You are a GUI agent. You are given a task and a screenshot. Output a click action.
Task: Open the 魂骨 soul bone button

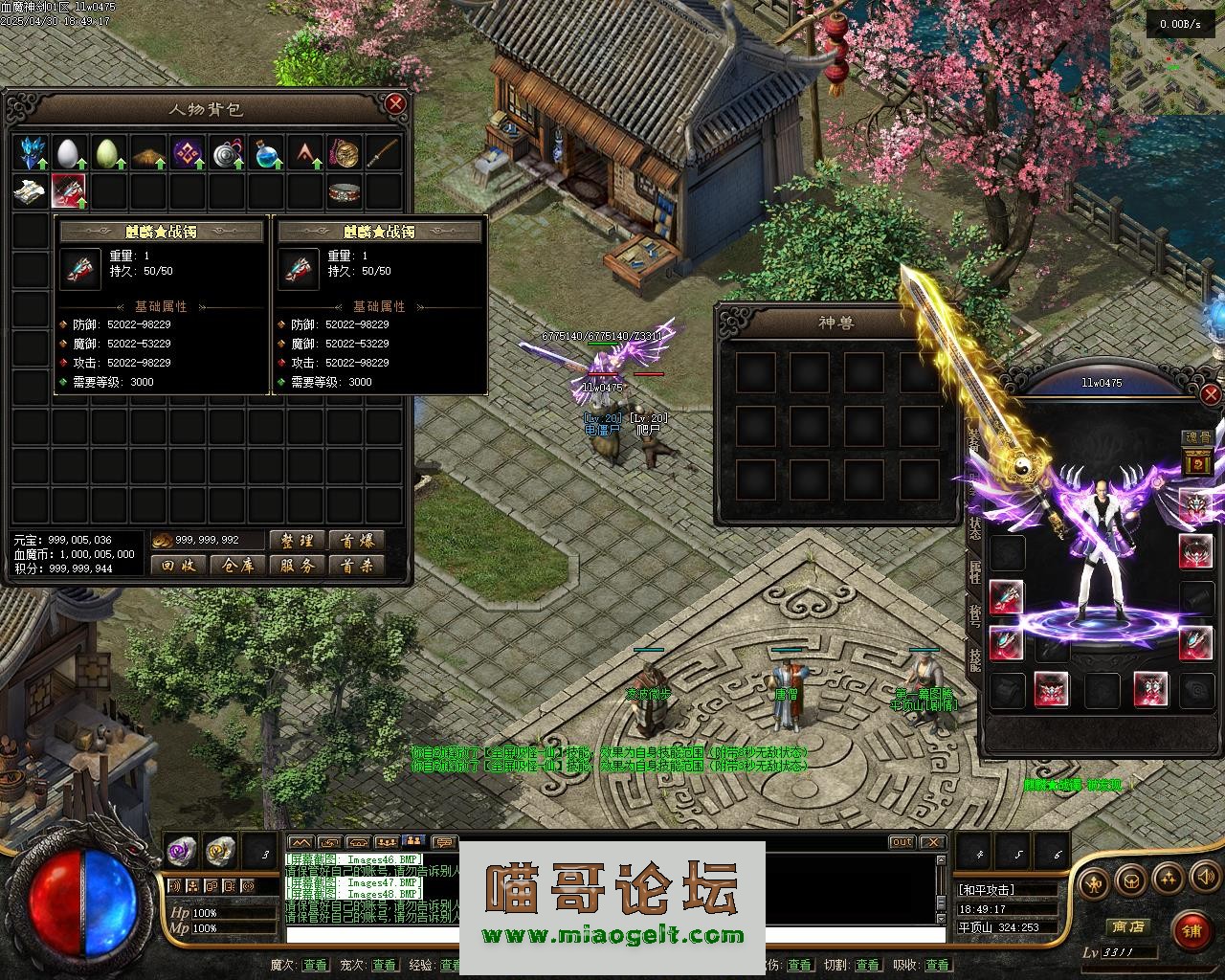pos(1198,437)
